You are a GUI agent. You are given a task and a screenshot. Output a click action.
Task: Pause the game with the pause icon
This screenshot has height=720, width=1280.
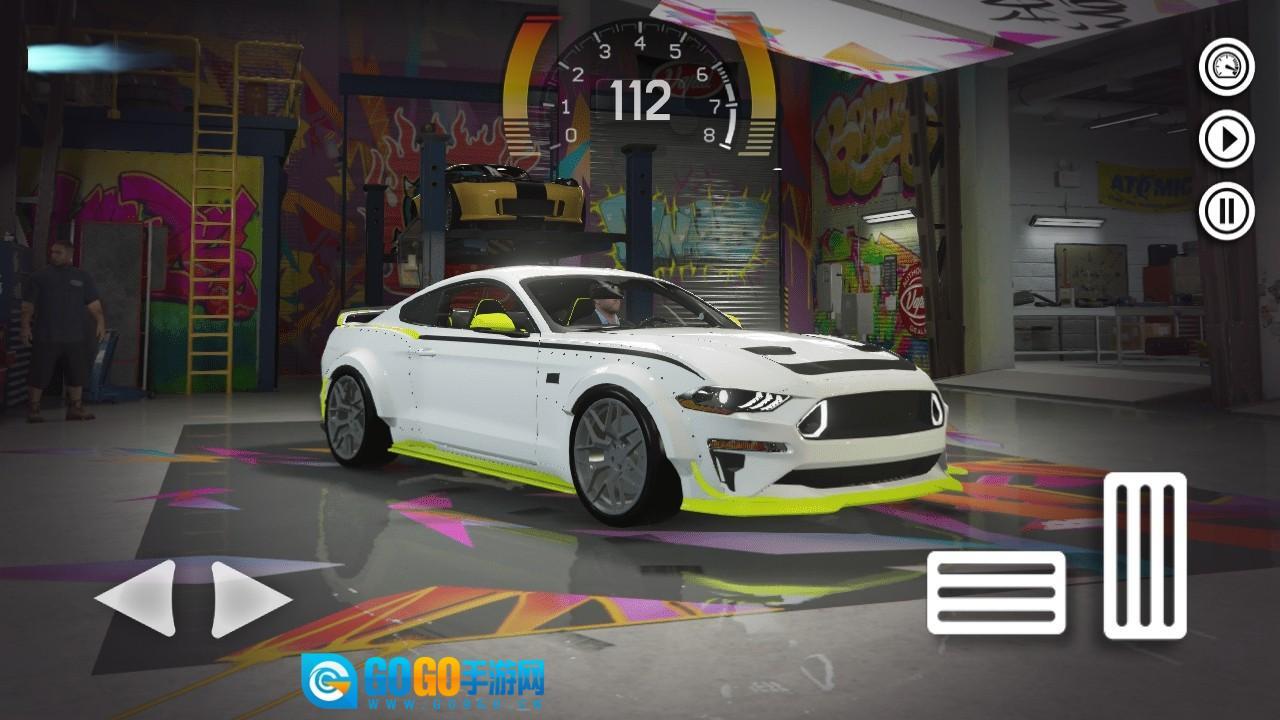pyautogui.click(x=1226, y=211)
